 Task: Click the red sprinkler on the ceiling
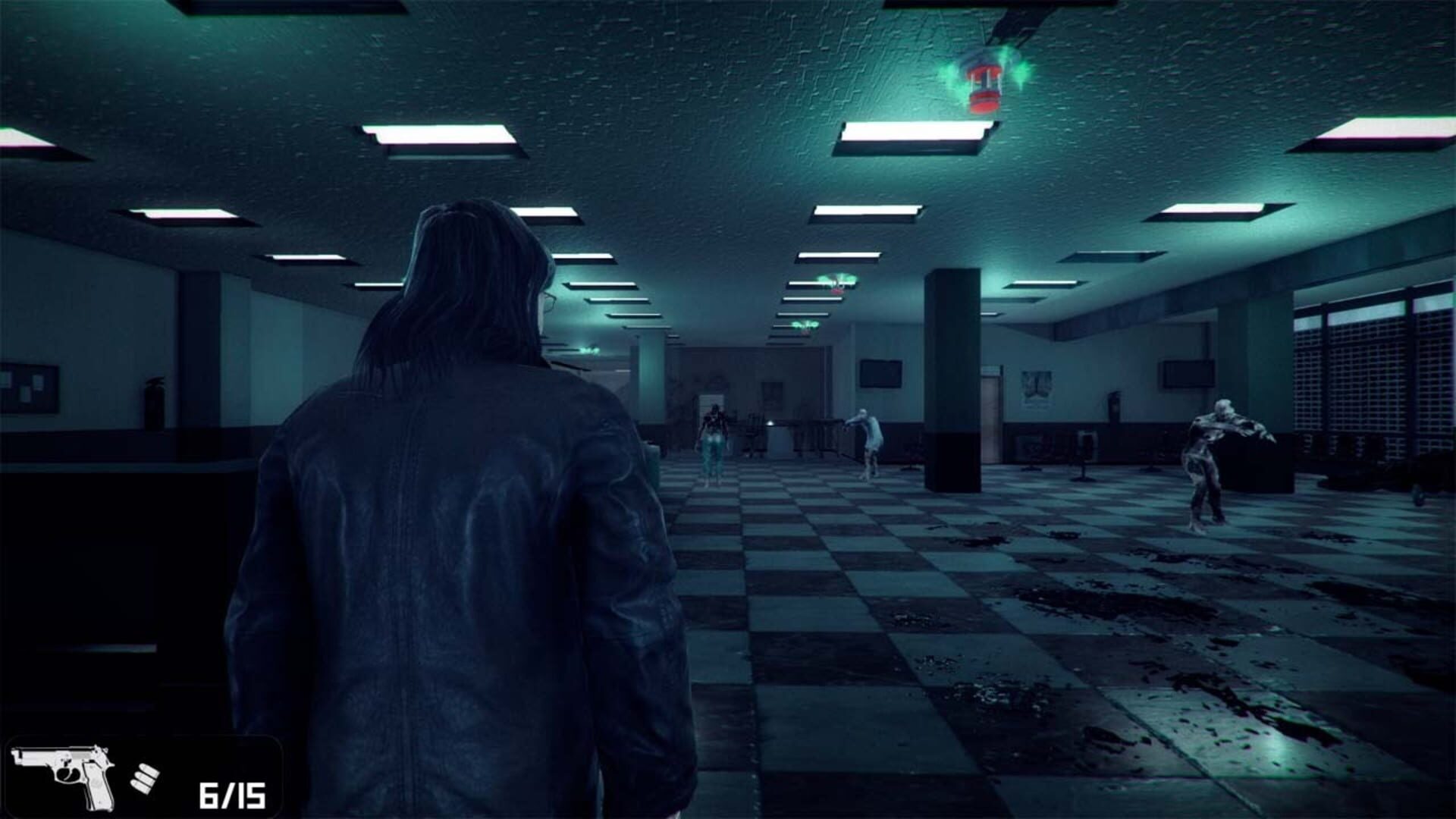click(x=986, y=83)
